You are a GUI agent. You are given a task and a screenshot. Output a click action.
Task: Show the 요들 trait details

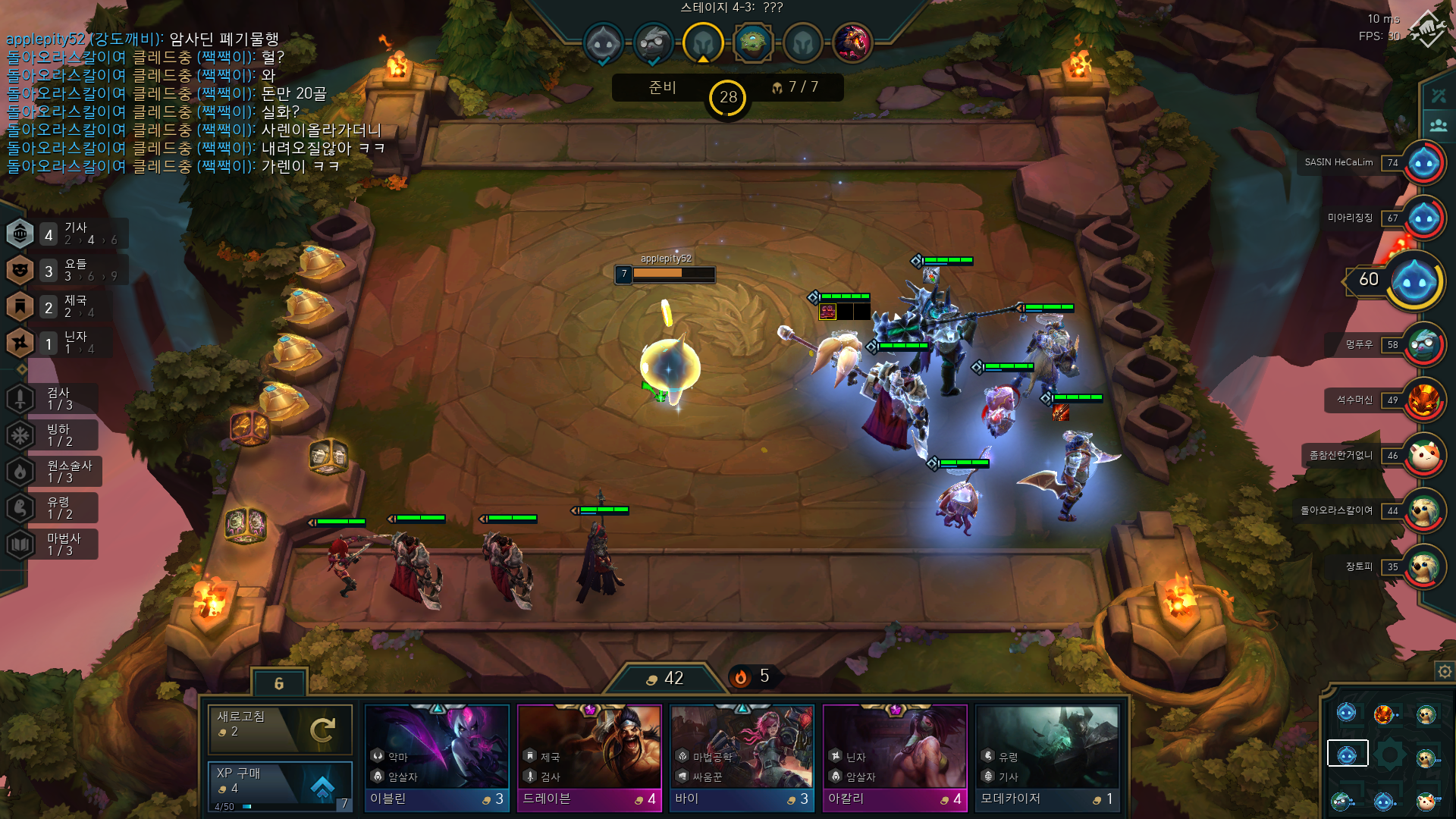point(67,270)
